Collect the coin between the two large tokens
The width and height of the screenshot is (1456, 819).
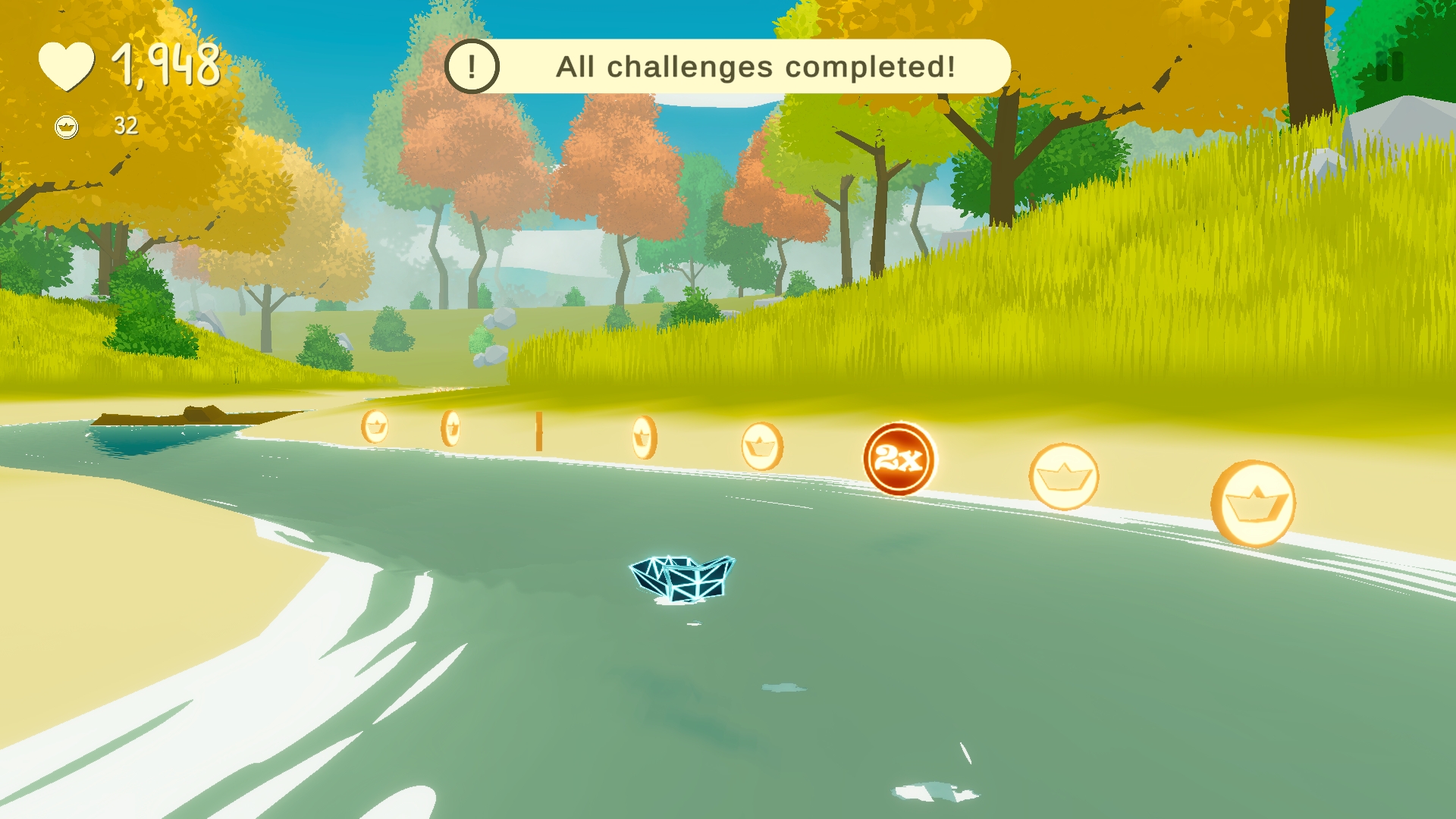tap(1065, 478)
